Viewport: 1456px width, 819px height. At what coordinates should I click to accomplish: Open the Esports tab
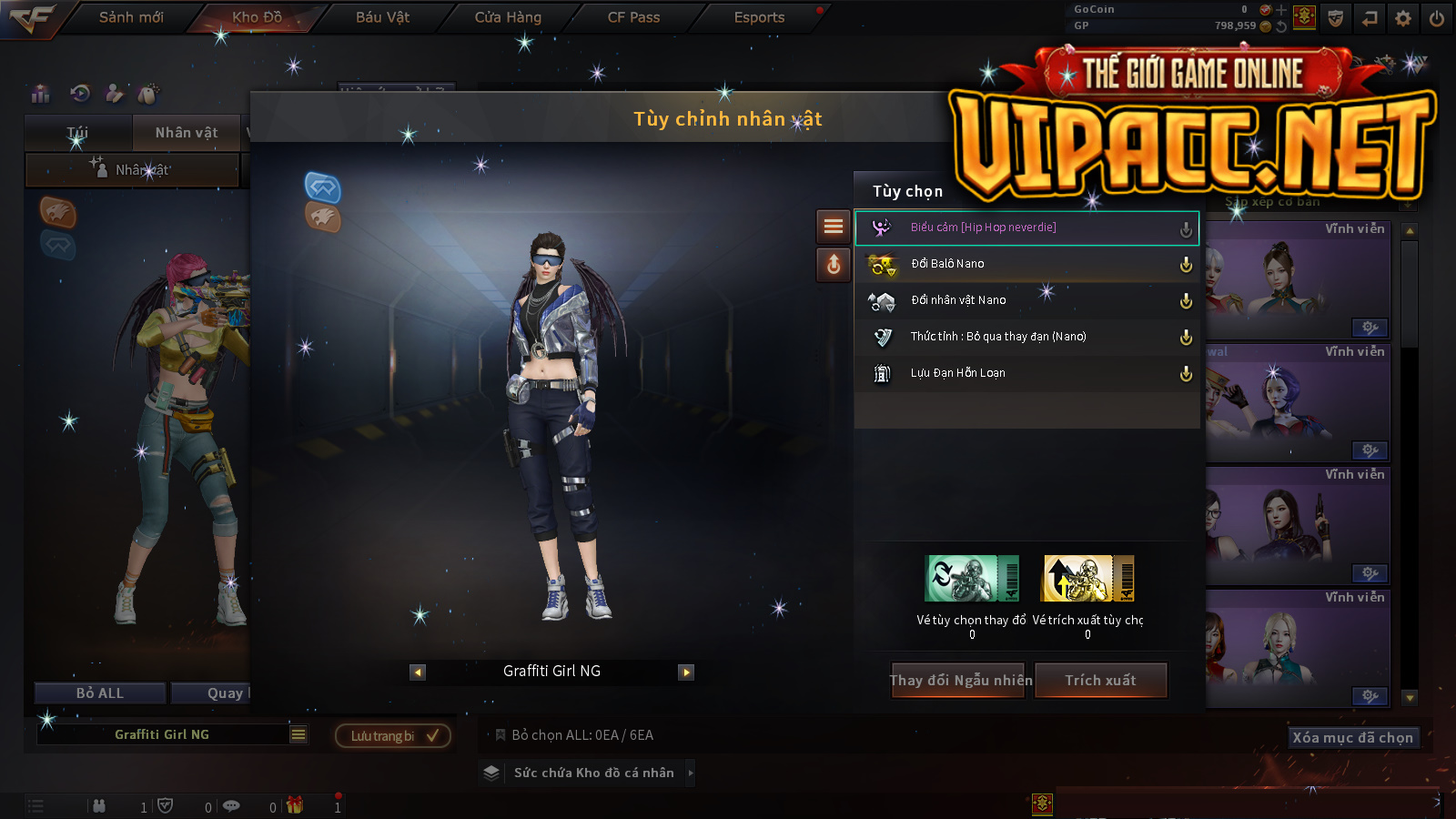(x=759, y=17)
